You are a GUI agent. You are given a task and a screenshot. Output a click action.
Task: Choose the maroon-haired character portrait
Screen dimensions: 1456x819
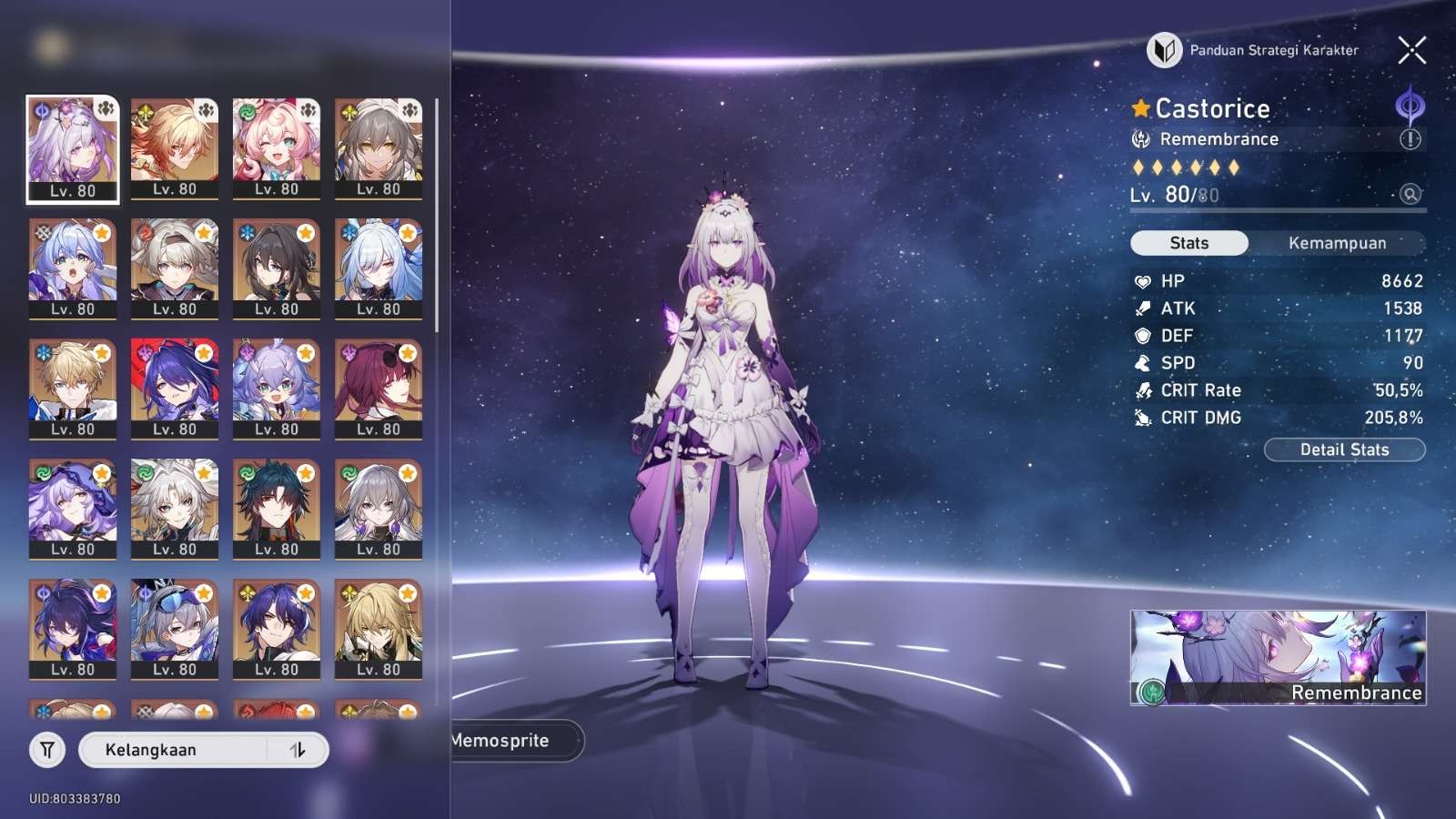(379, 389)
